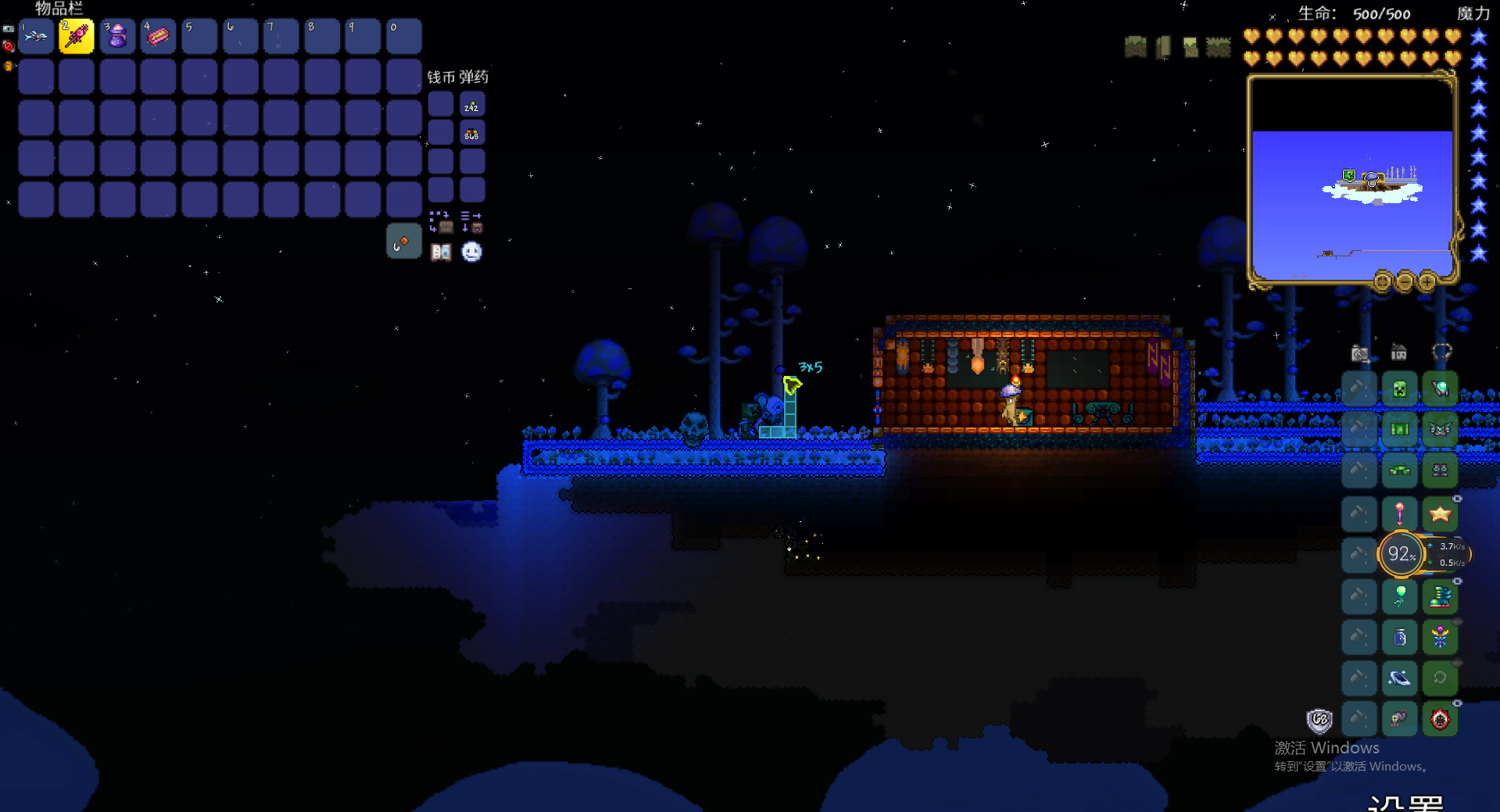Image resolution: width=1500 pixels, height=812 pixels.
Task: Open the bestiary book icon
Action: click(441, 252)
